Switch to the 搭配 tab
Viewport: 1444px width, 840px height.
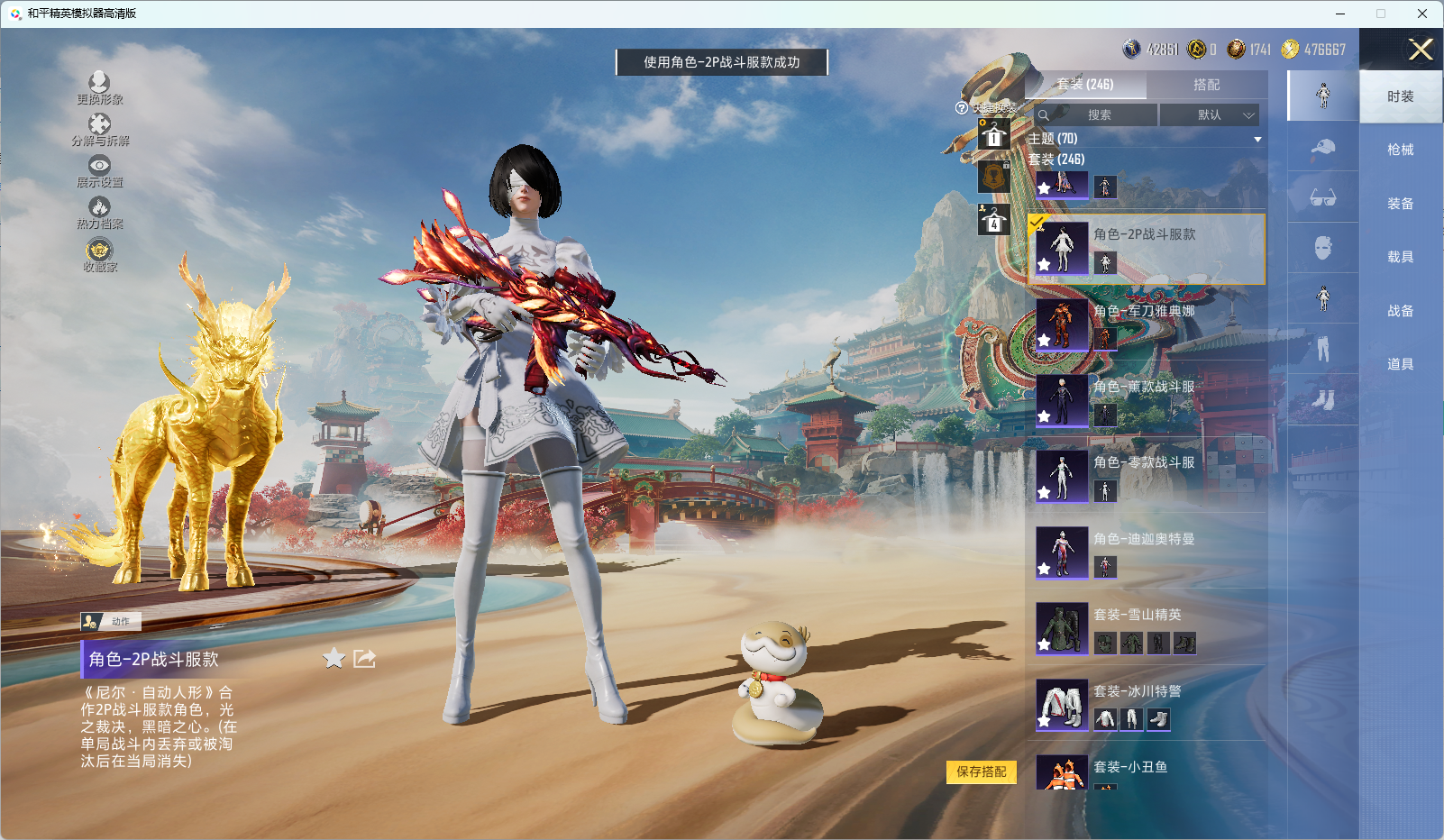point(1206,85)
